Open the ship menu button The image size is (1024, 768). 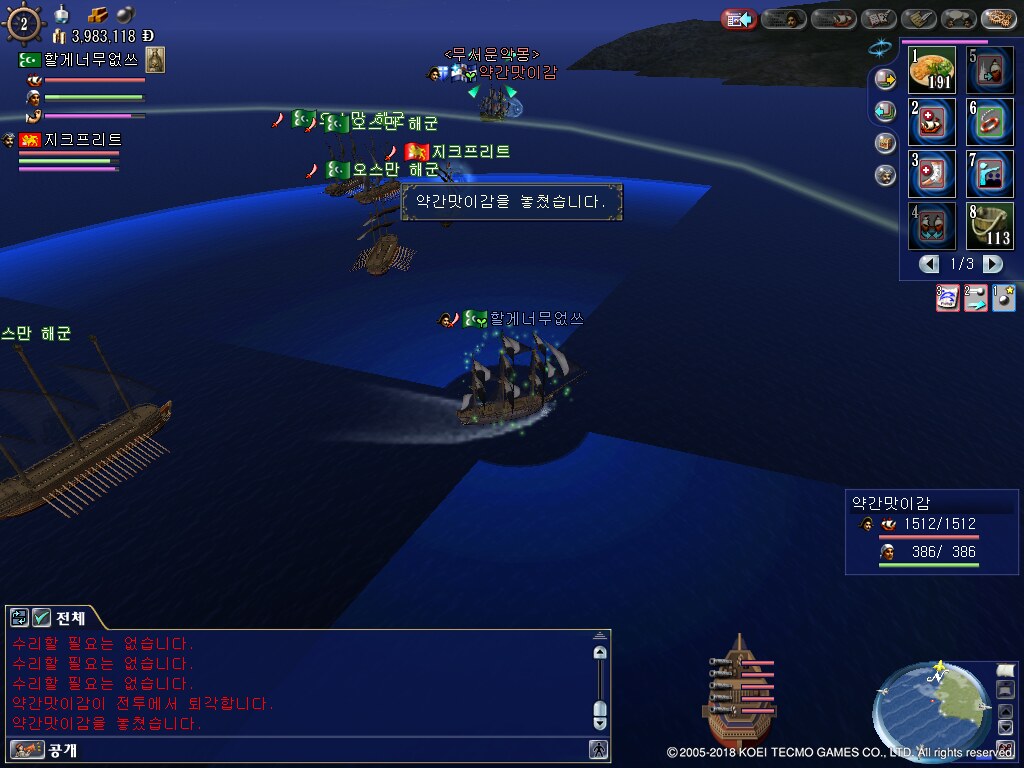click(x=832, y=18)
